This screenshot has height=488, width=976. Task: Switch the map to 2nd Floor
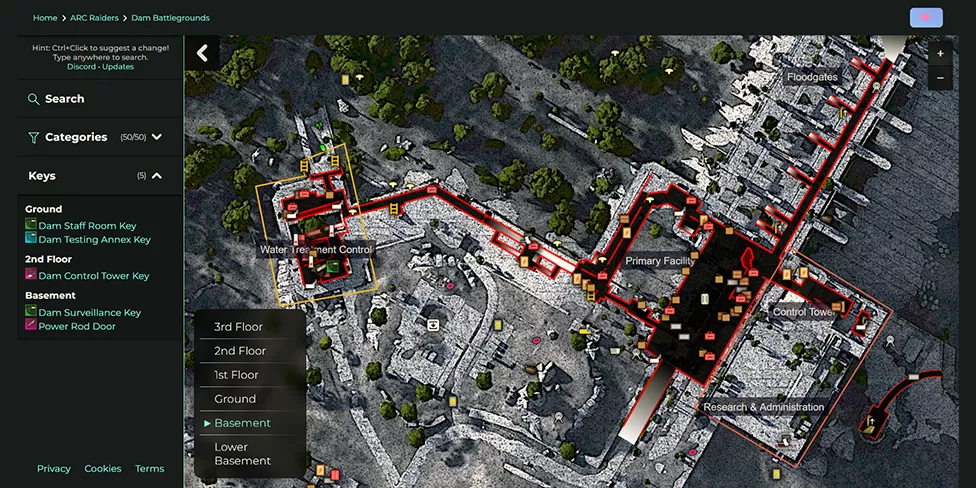pyautogui.click(x=240, y=351)
